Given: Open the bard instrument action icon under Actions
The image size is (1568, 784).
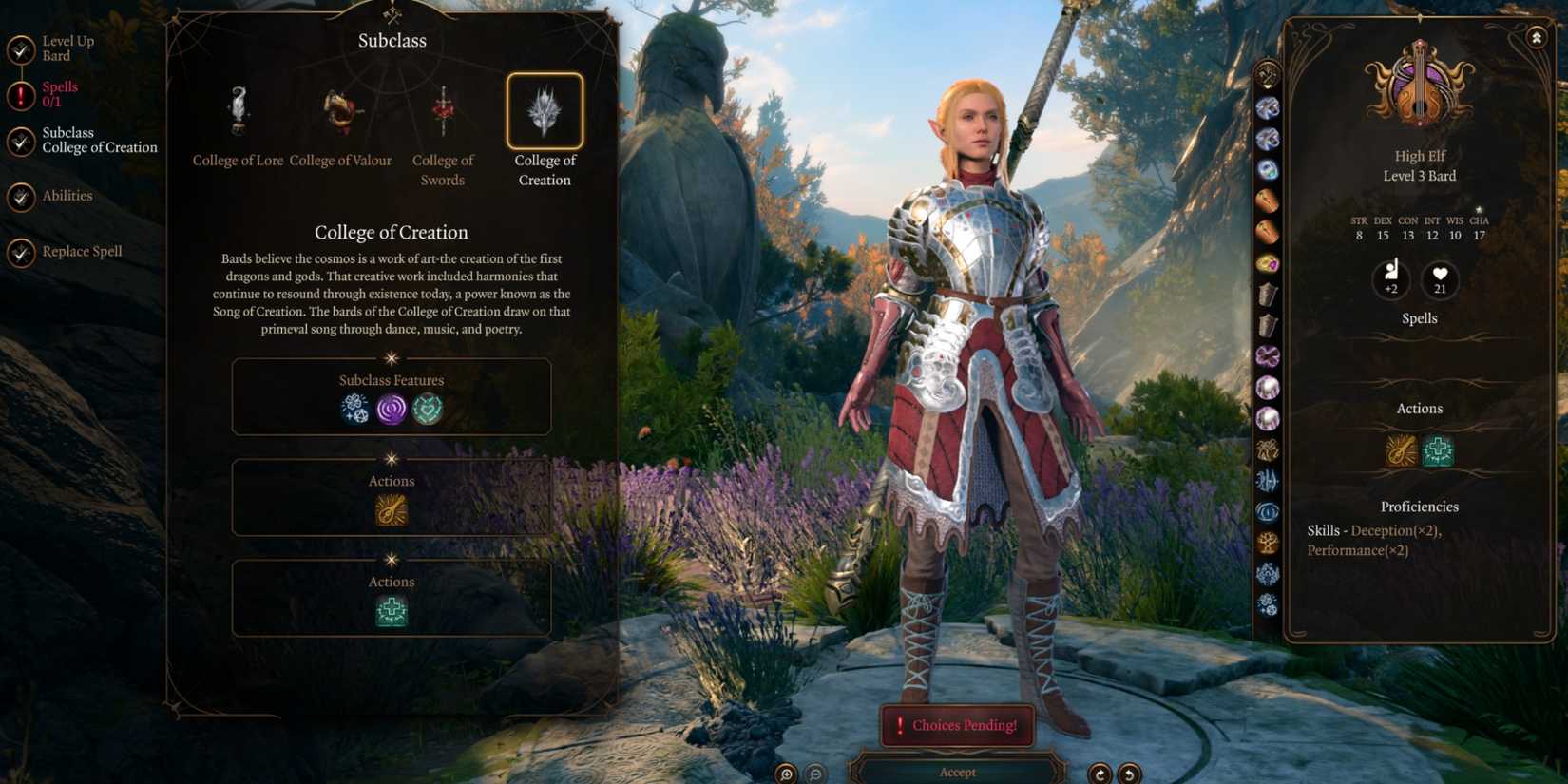Looking at the screenshot, I should [391, 510].
